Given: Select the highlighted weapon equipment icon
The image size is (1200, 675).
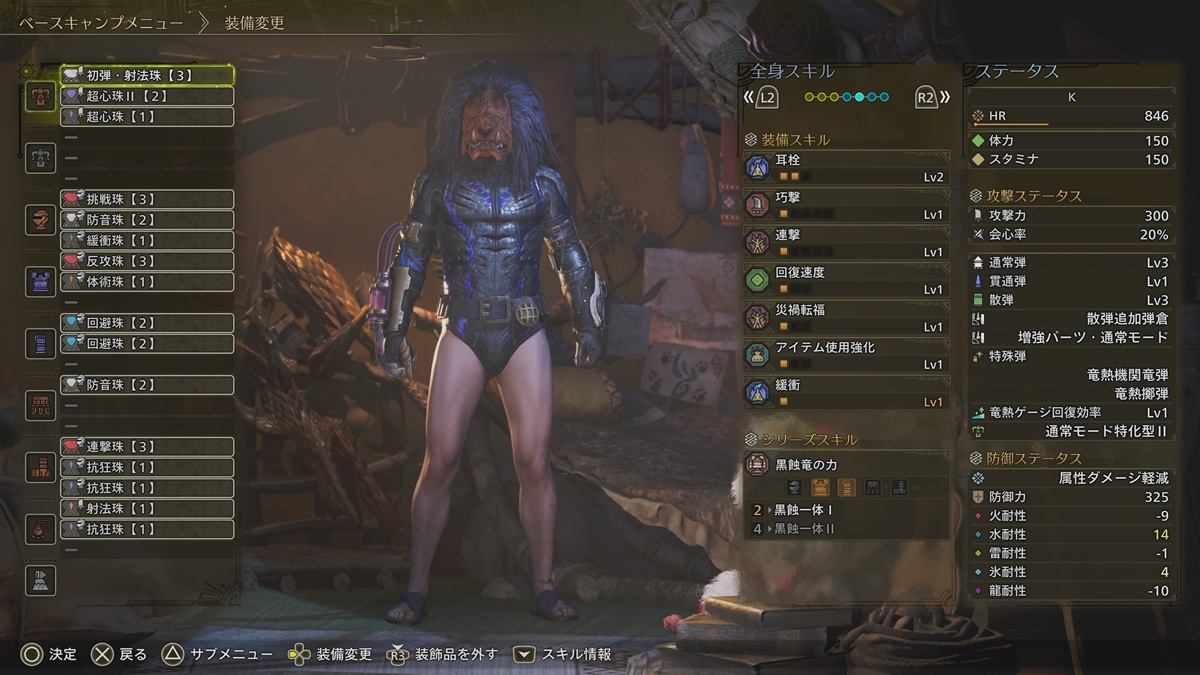Looking at the screenshot, I should [x=41, y=96].
